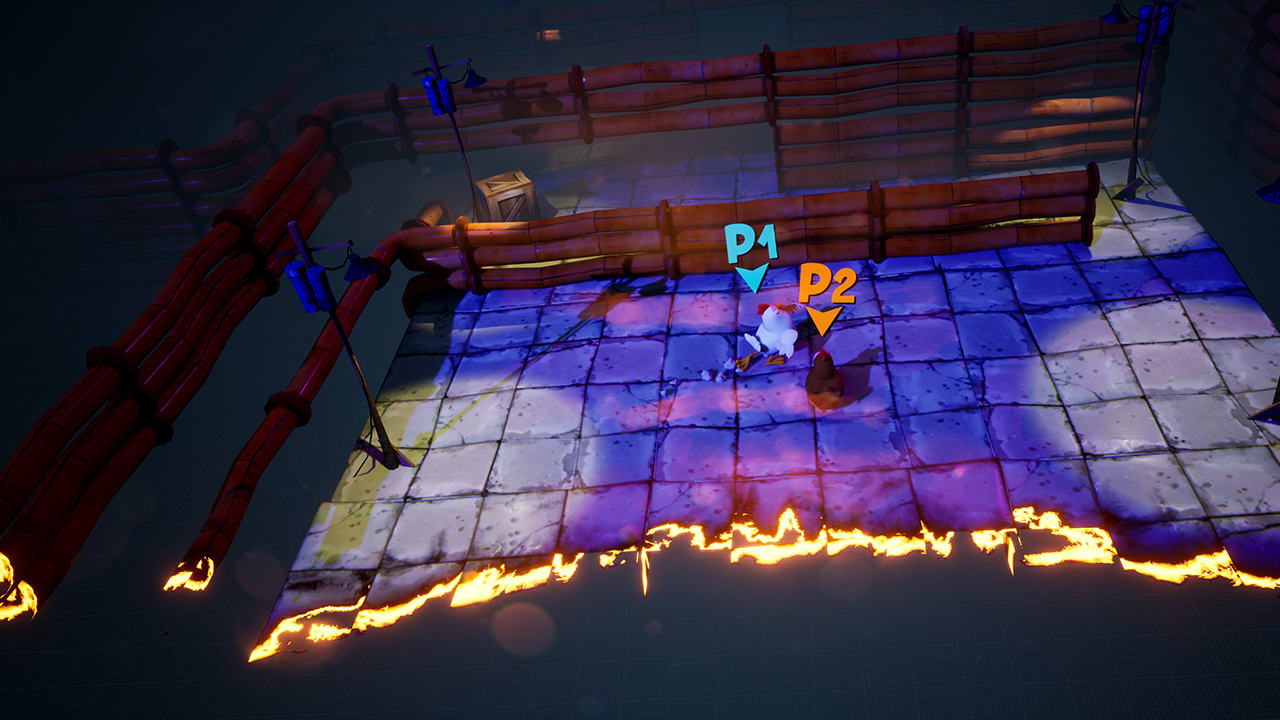This screenshot has height=720, width=1280.
Task: Click the blue lantern by the left fence
Action: pyautogui.click(x=352, y=268)
